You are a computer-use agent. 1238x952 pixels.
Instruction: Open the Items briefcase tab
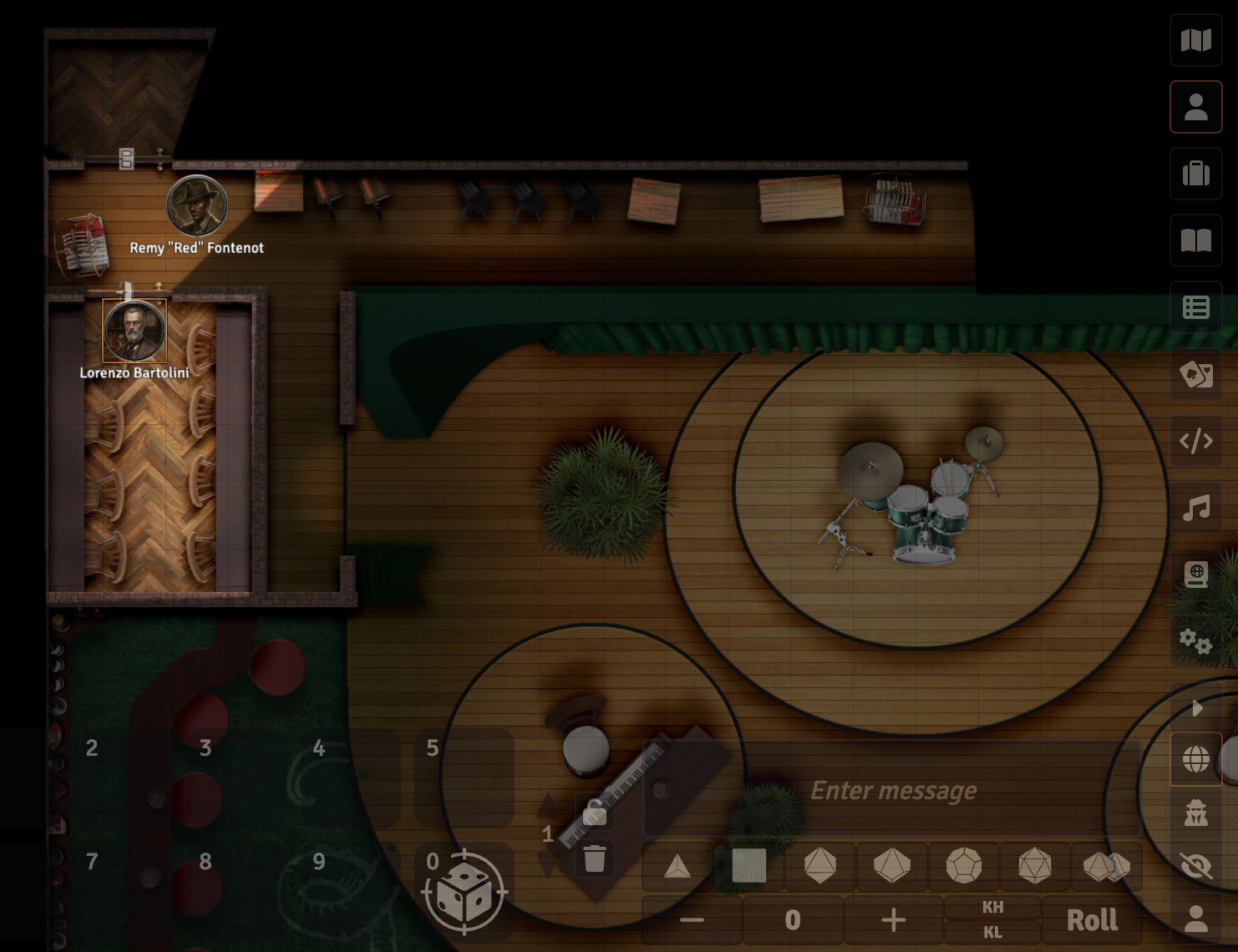click(1195, 174)
